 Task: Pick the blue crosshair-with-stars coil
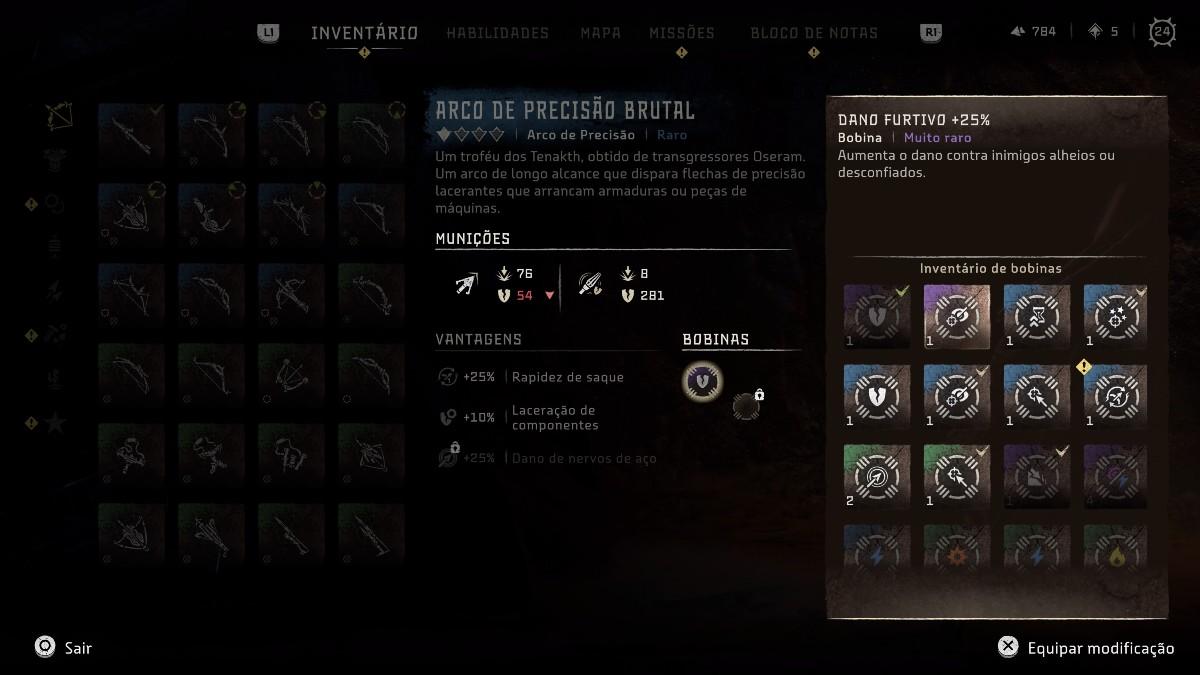coord(1115,317)
